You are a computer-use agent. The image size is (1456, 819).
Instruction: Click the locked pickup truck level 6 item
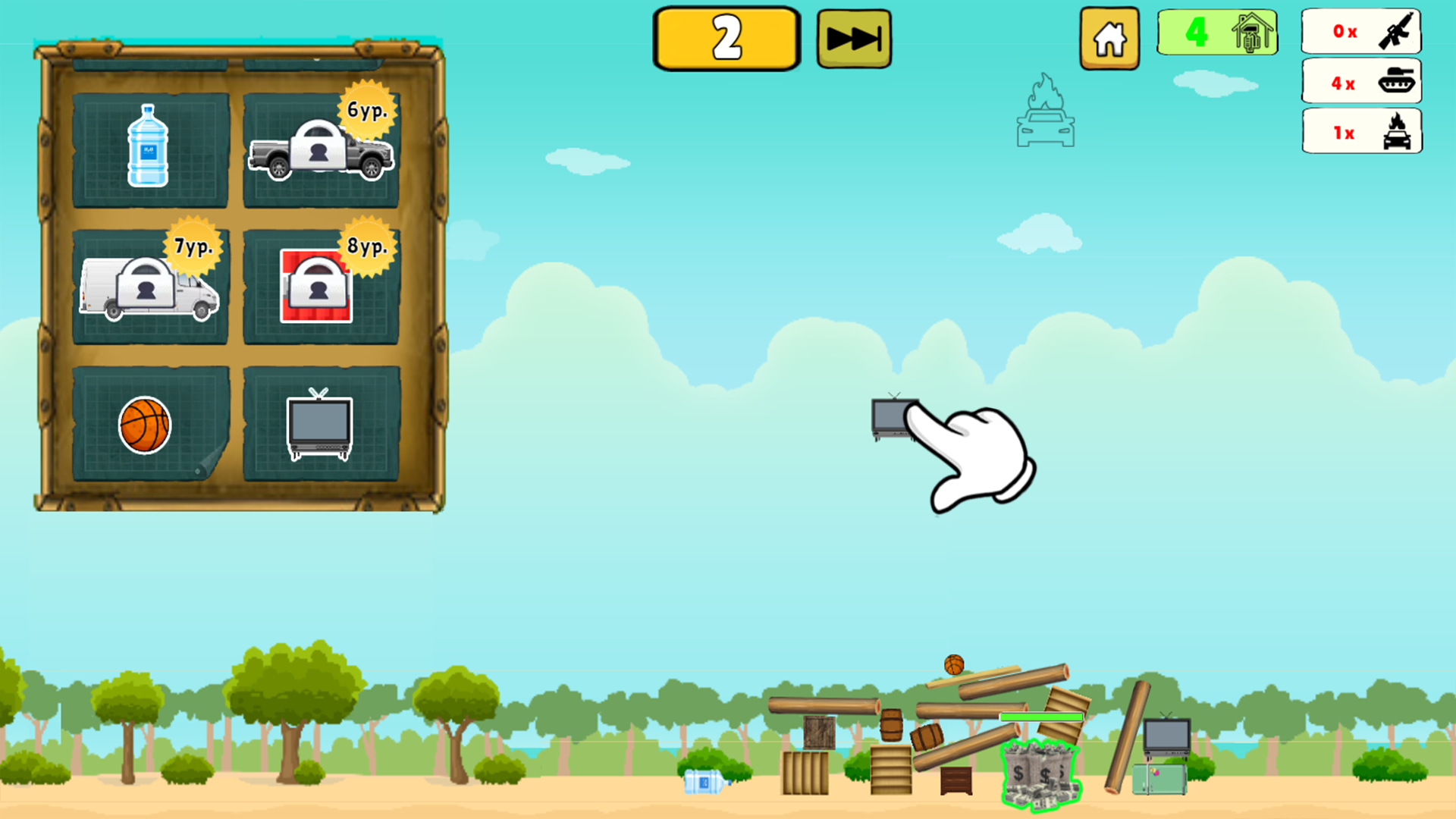pos(322,152)
